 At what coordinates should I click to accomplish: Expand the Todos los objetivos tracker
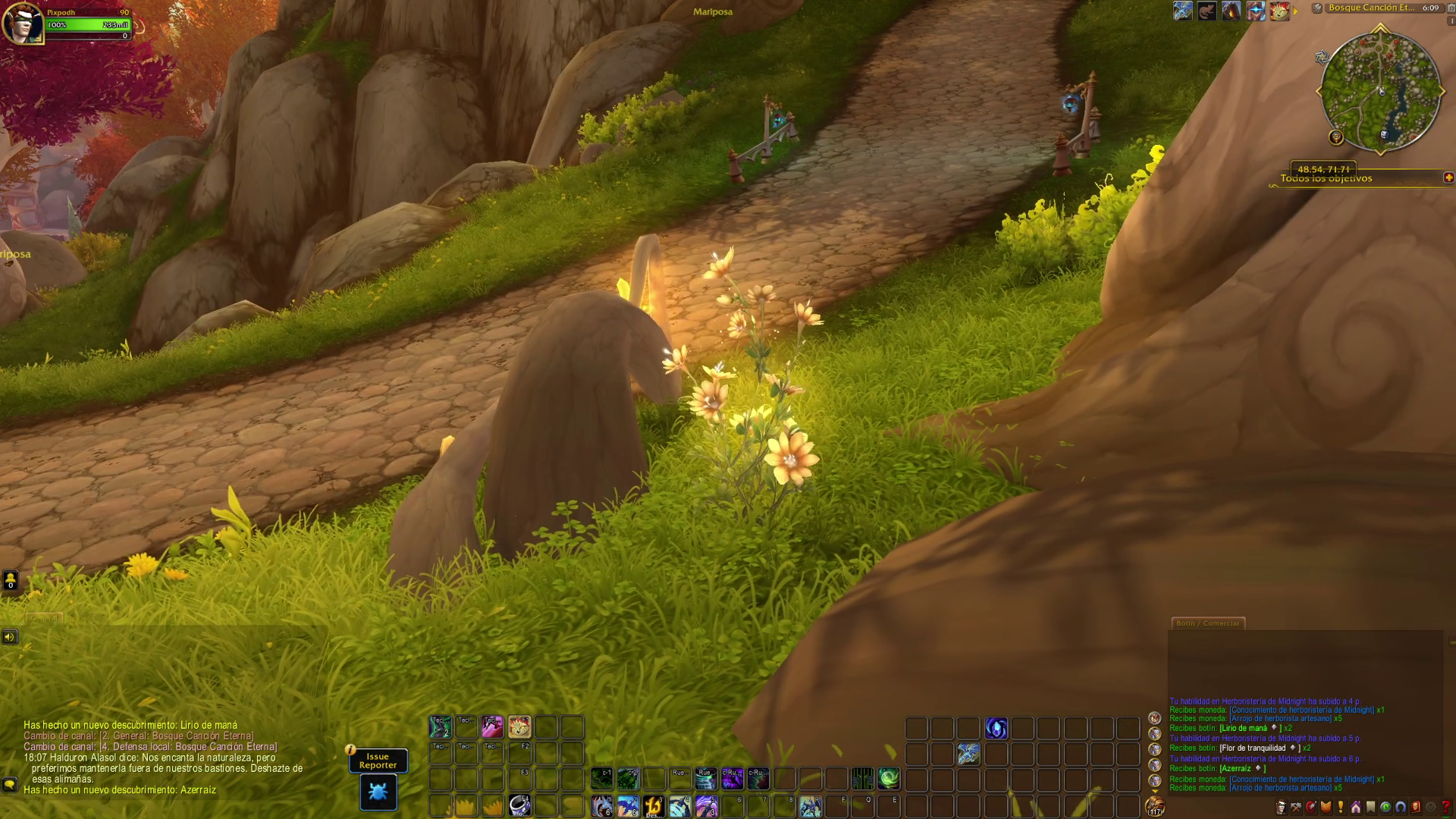click(1448, 177)
